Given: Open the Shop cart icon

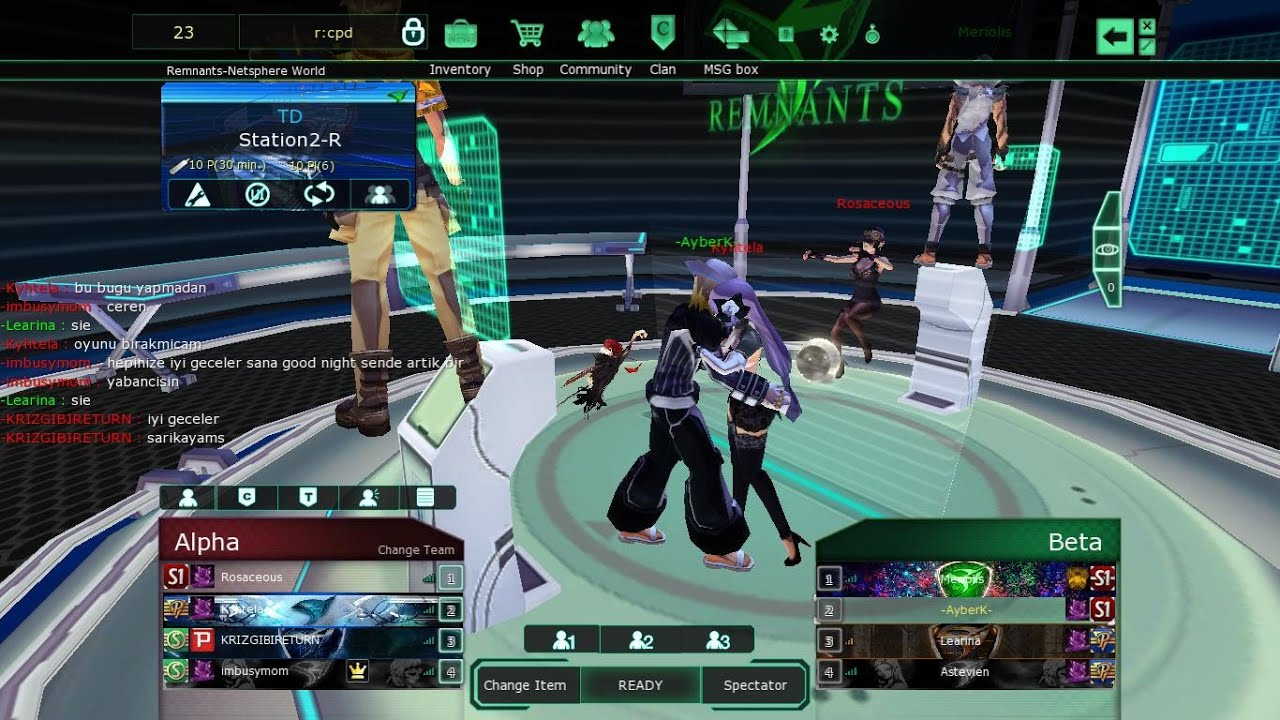Looking at the screenshot, I should tap(527, 34).
